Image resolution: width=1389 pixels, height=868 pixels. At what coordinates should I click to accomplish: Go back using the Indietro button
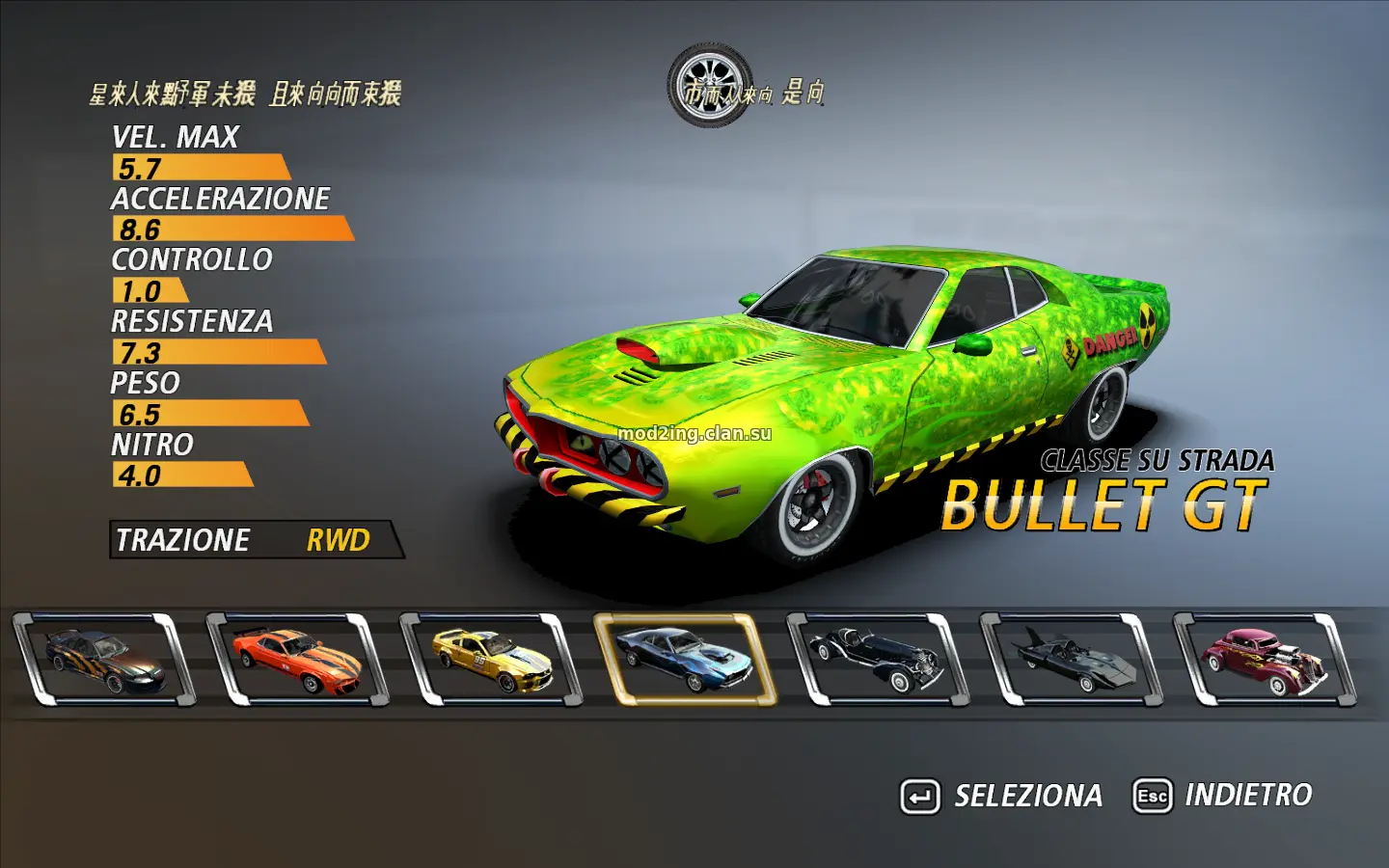coord(1223,796)
